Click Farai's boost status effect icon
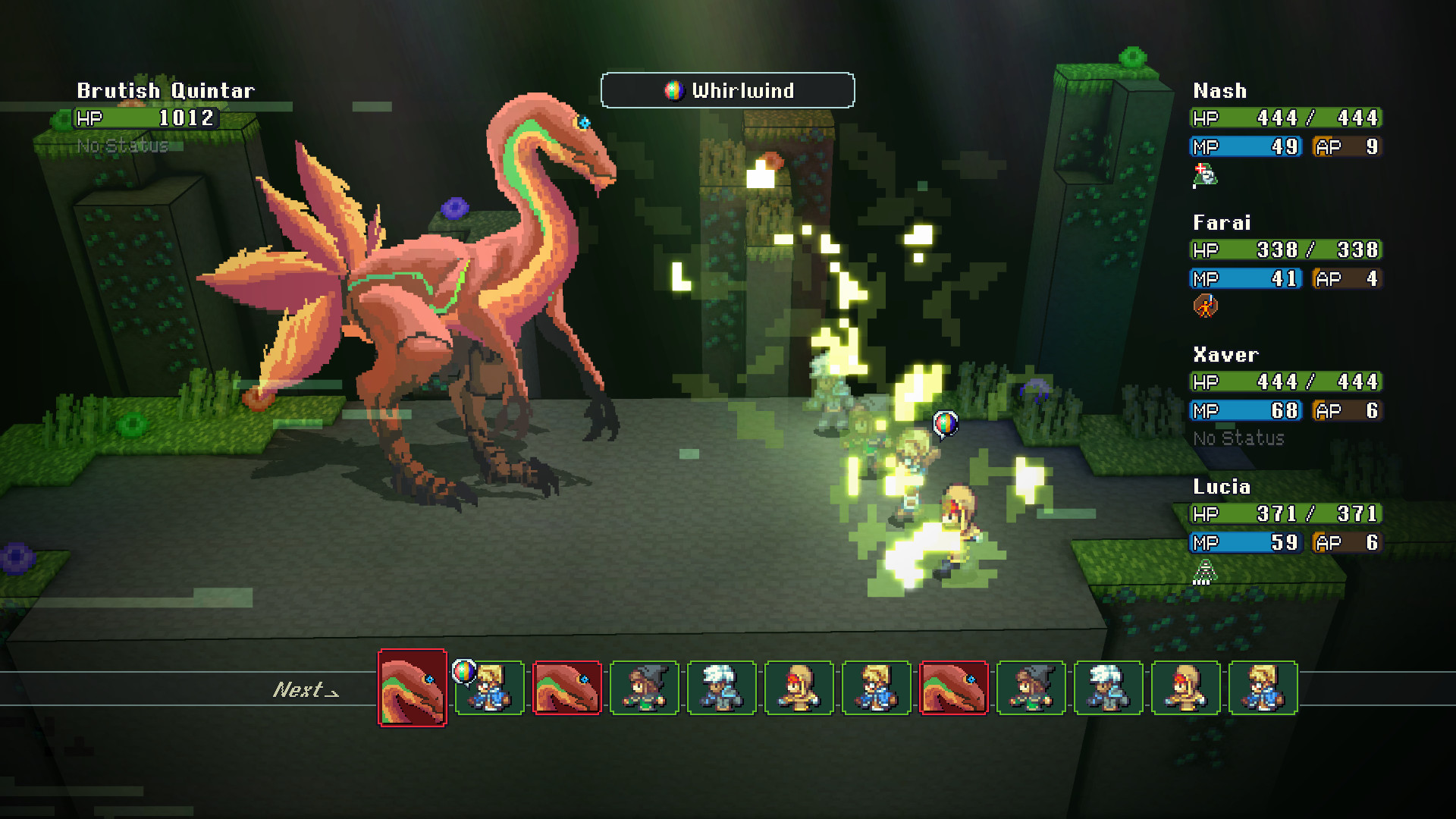Screen dimensions: 1456x819 (x=1206, y=305)
